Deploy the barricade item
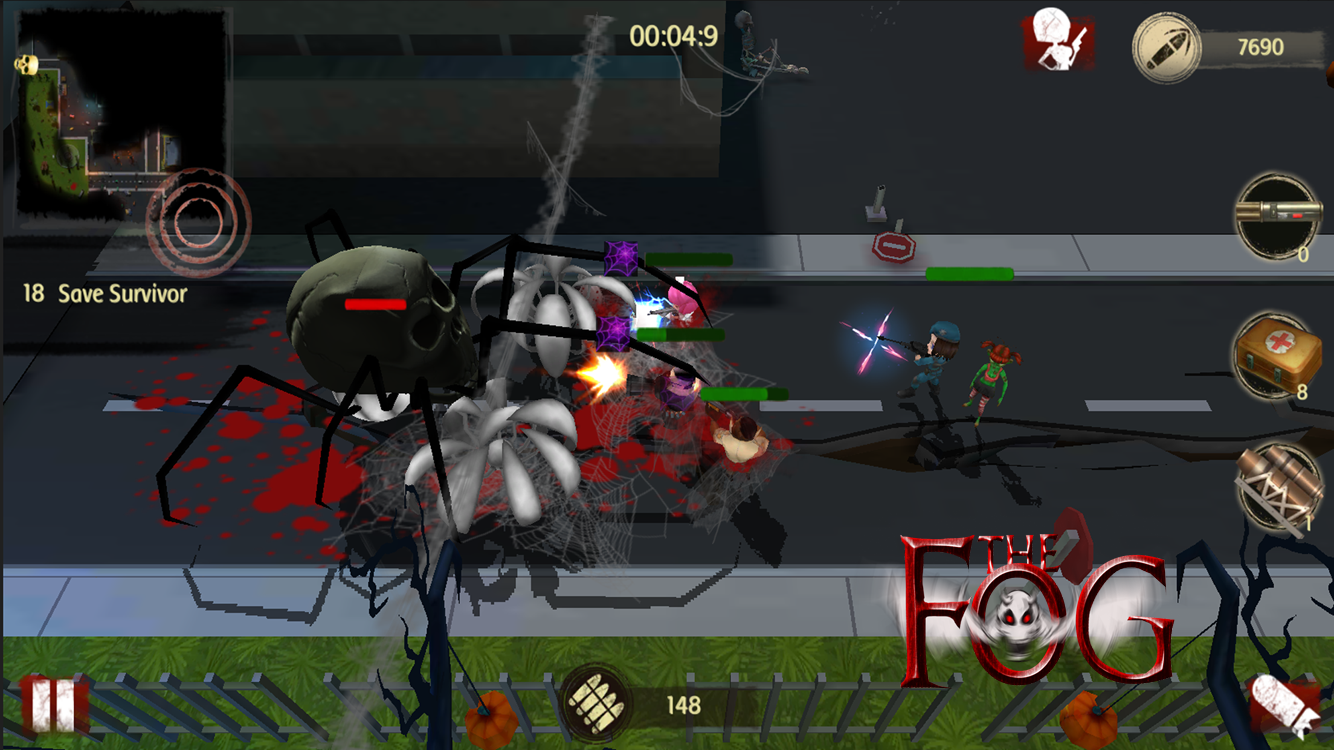The image size is (1334, 750). (x=1278, y=487)
